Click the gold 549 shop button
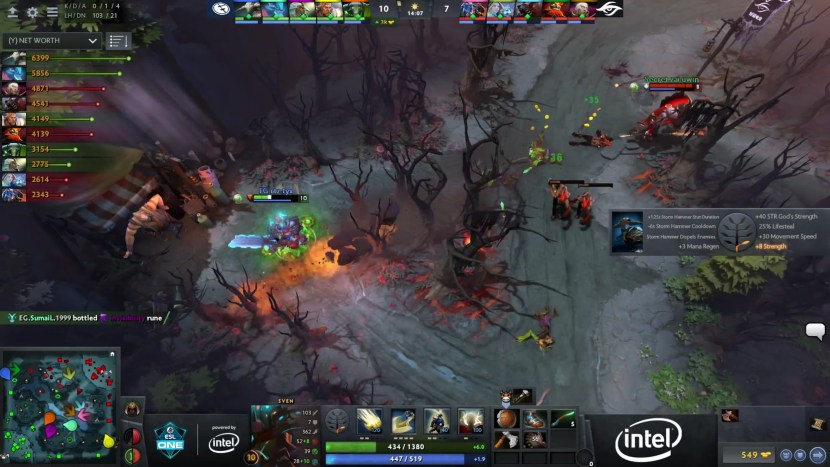 pyautogui.click(x=748, y=455)
